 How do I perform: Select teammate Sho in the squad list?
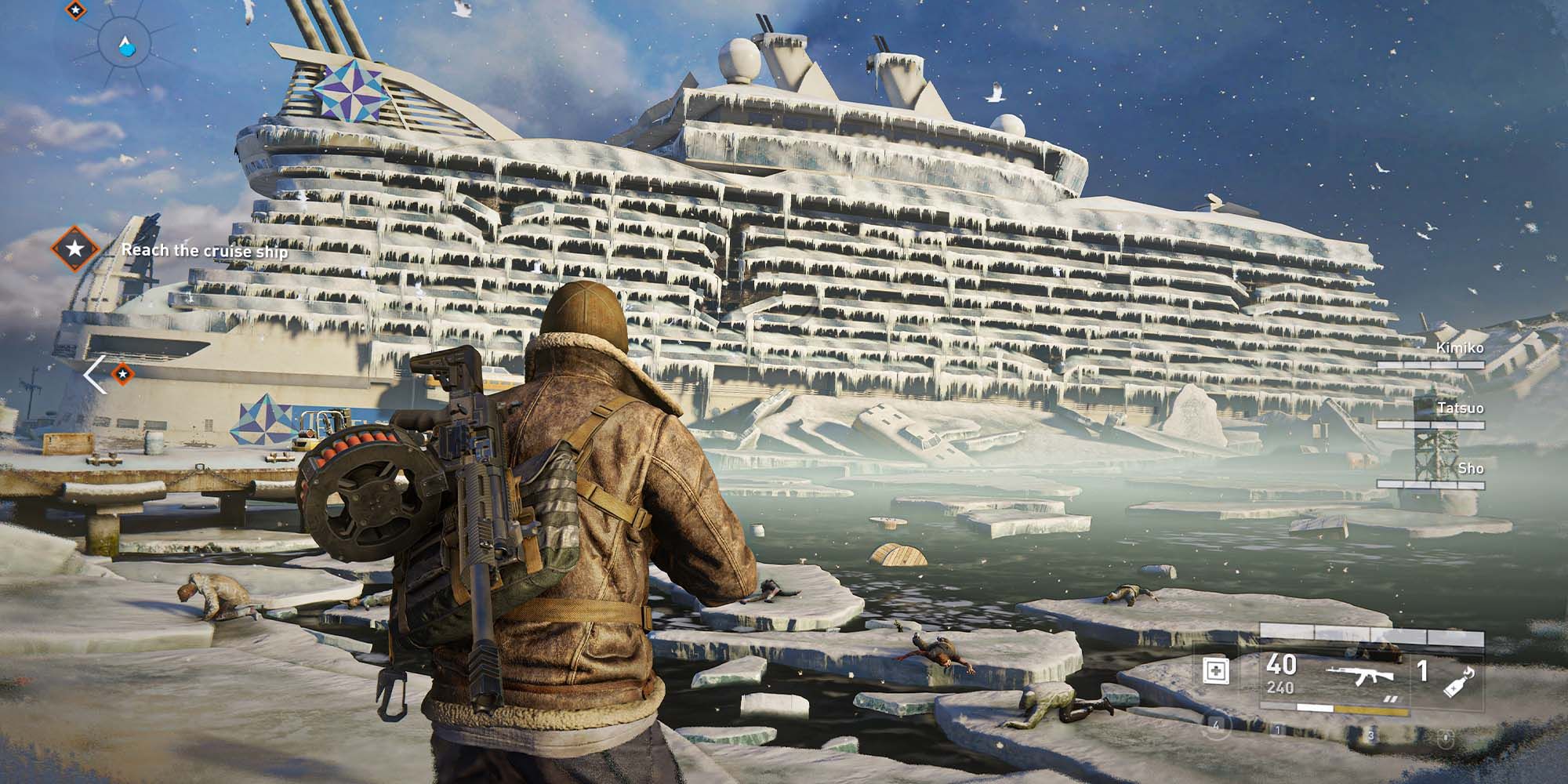(x=1470, y=468)
